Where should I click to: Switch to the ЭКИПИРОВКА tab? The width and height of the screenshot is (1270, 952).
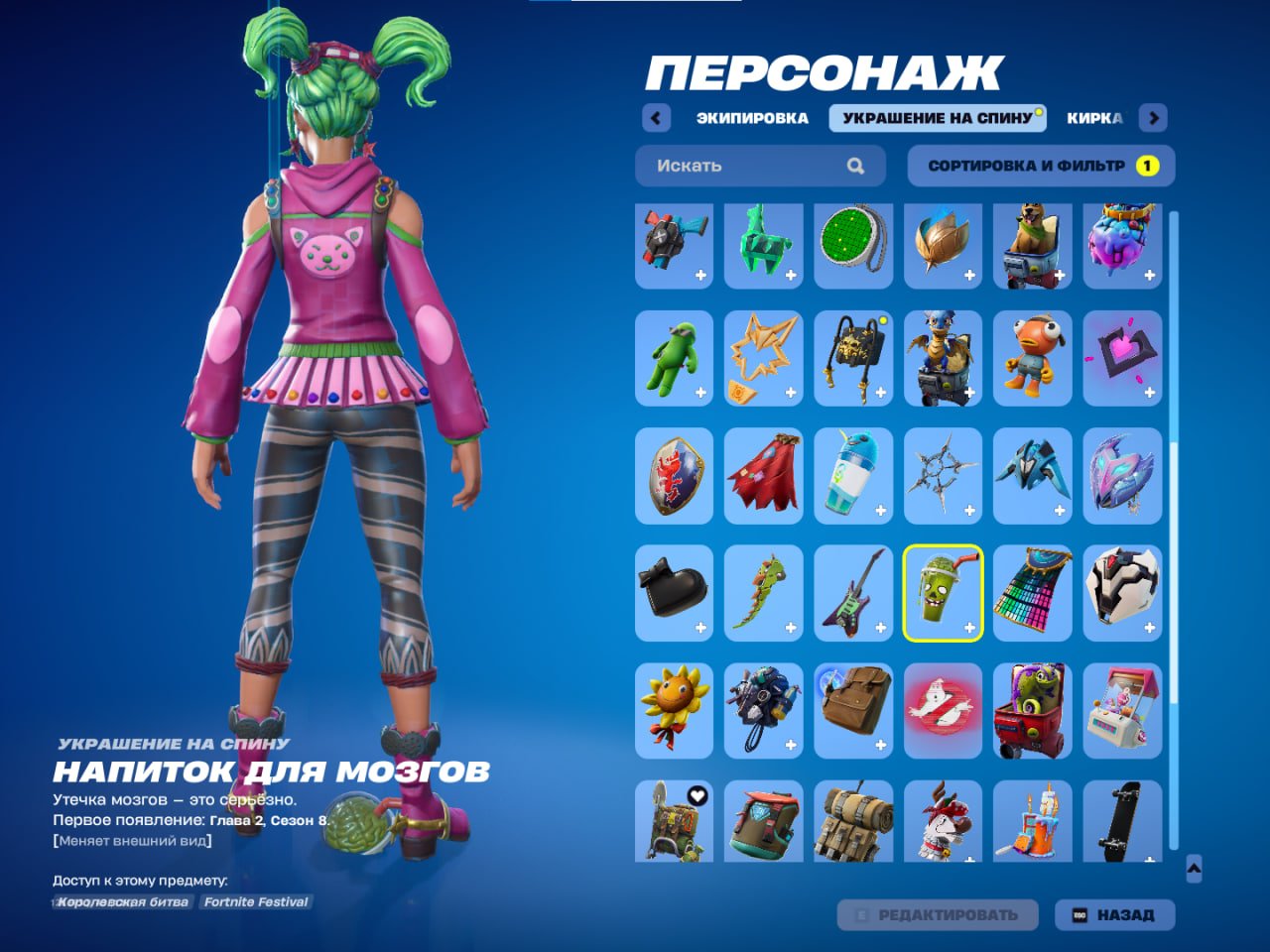pyautogui.click(x=751, y=118)
